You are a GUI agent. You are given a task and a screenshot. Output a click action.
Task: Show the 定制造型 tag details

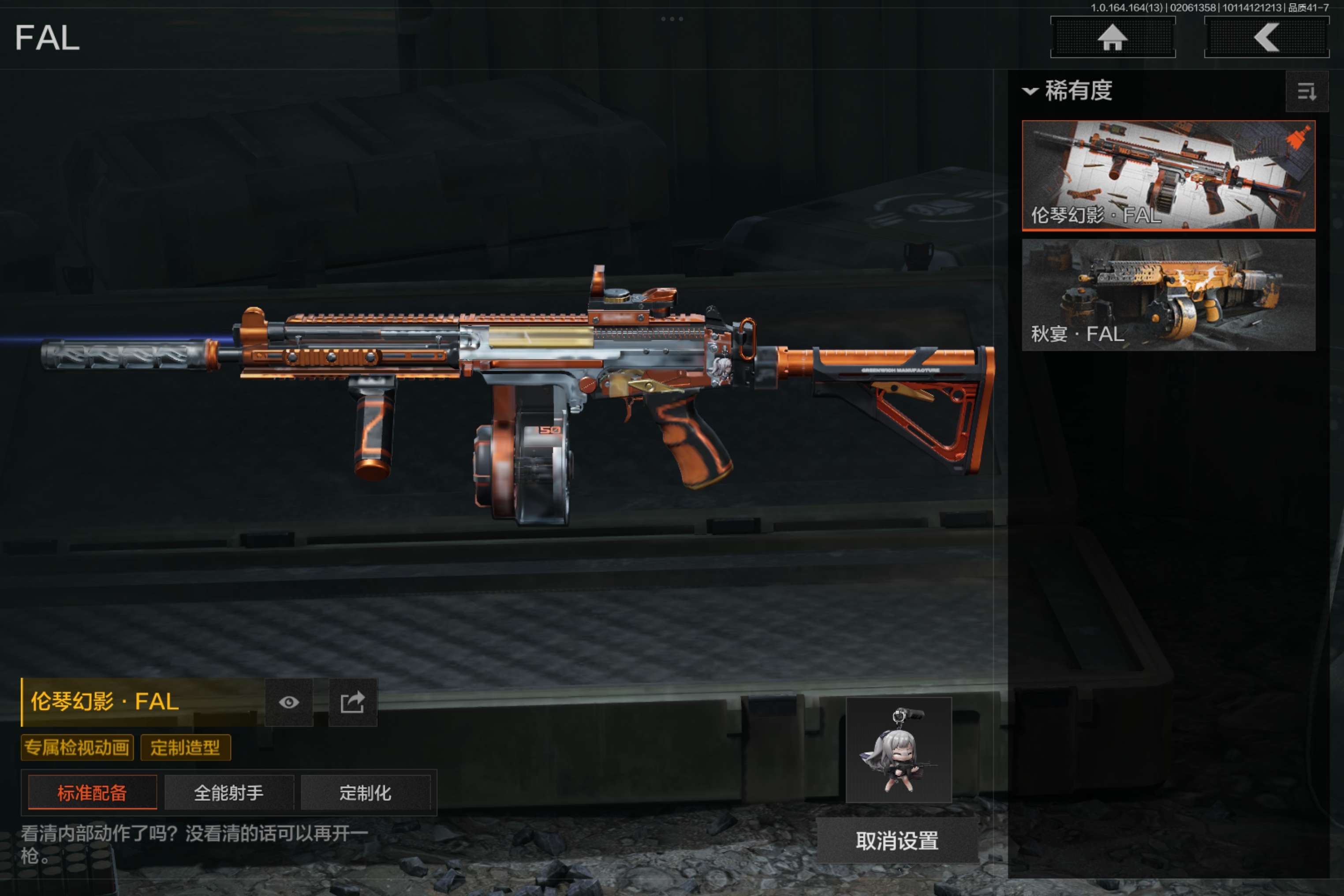(x=185, y=747)
